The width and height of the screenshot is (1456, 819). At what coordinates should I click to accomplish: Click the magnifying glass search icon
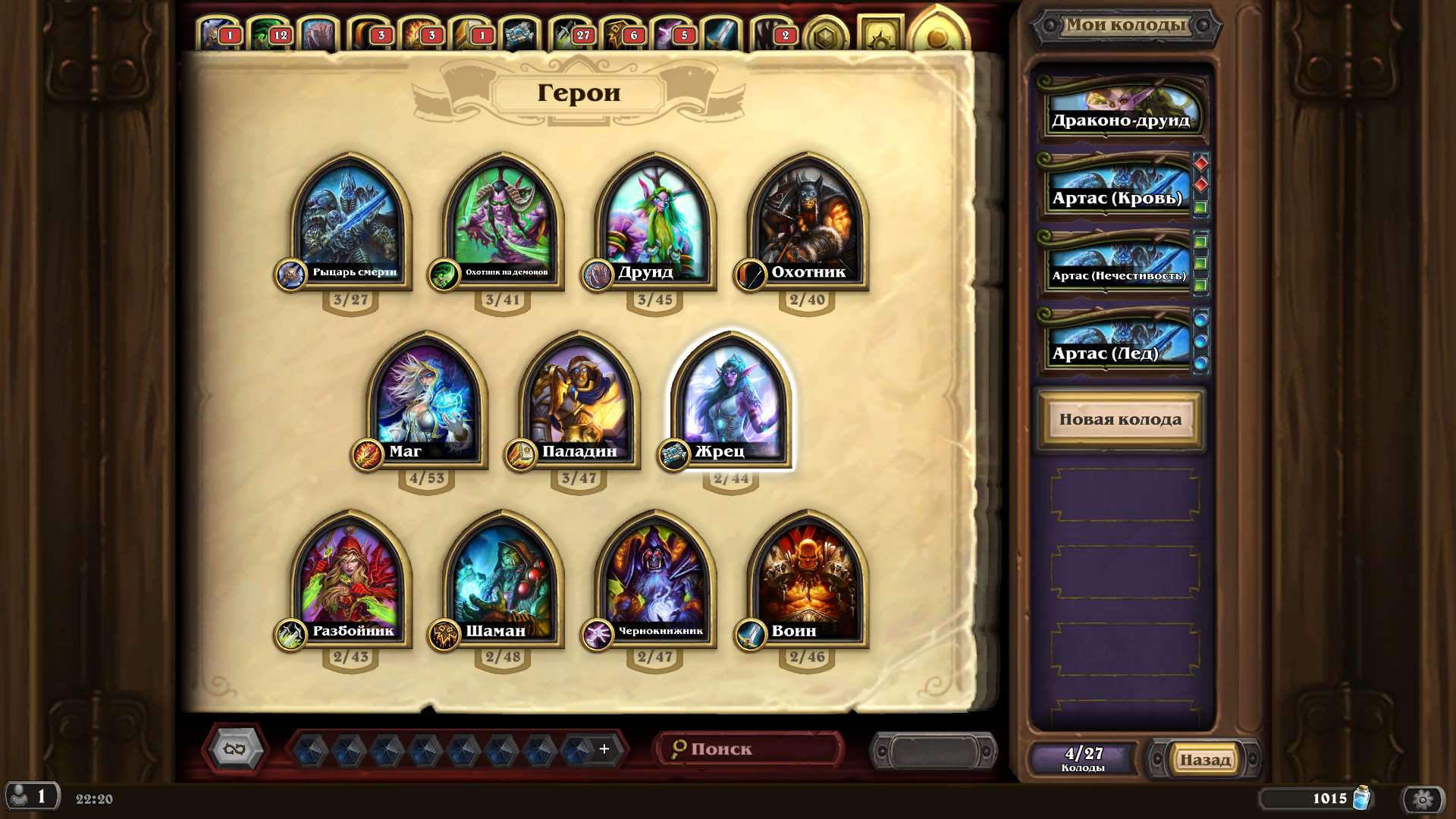679,748
